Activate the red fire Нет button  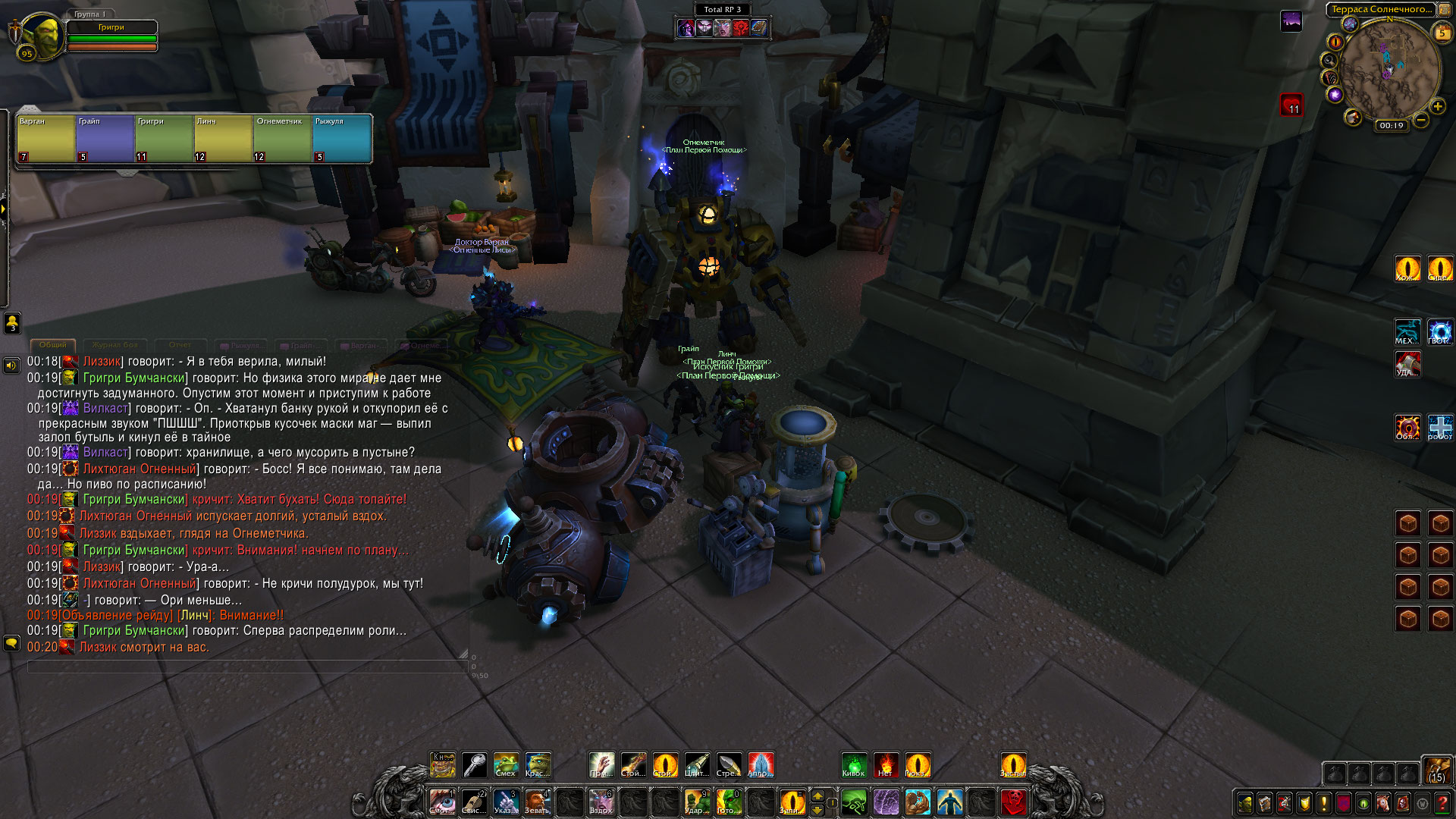(886, 764)
